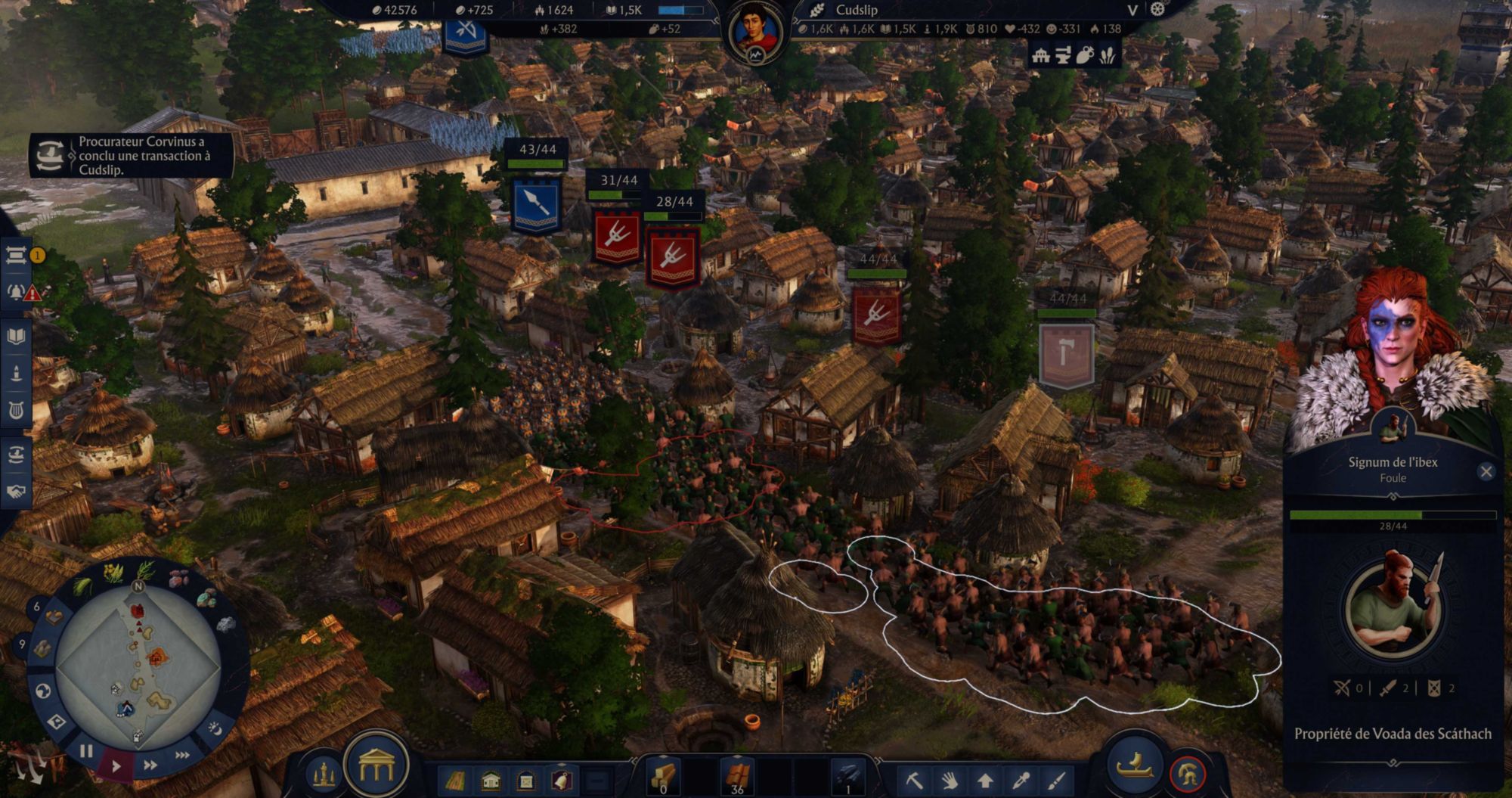Choose the upgrade arrow tool
This screenshot has width=1512, height=798.
[x=984, y=780]
